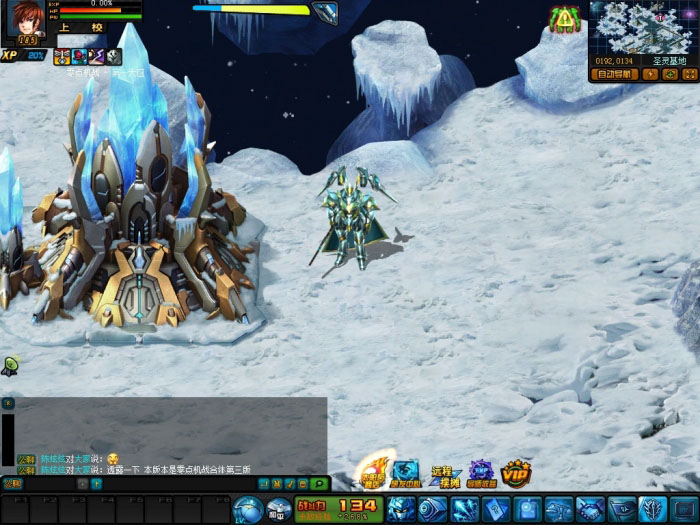The height and width of the screenshot is (525, 700).
Task: Click the blade icon beside the top bar
Action: pos(325,13)
